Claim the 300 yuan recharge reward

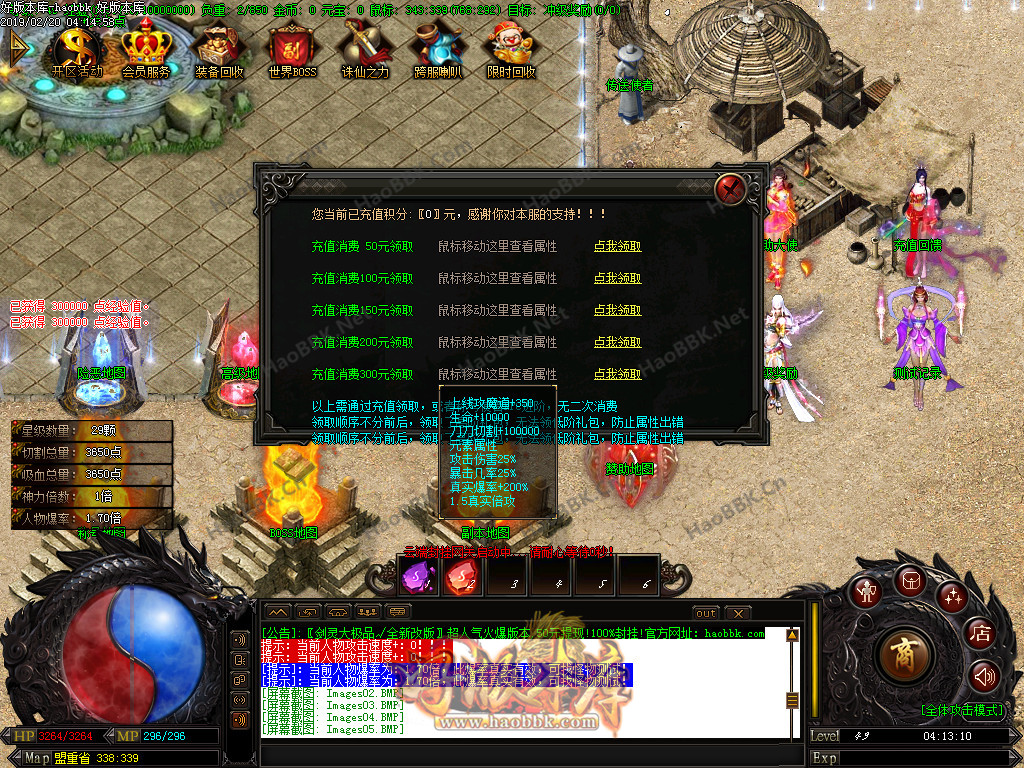[x=617, y=374]
